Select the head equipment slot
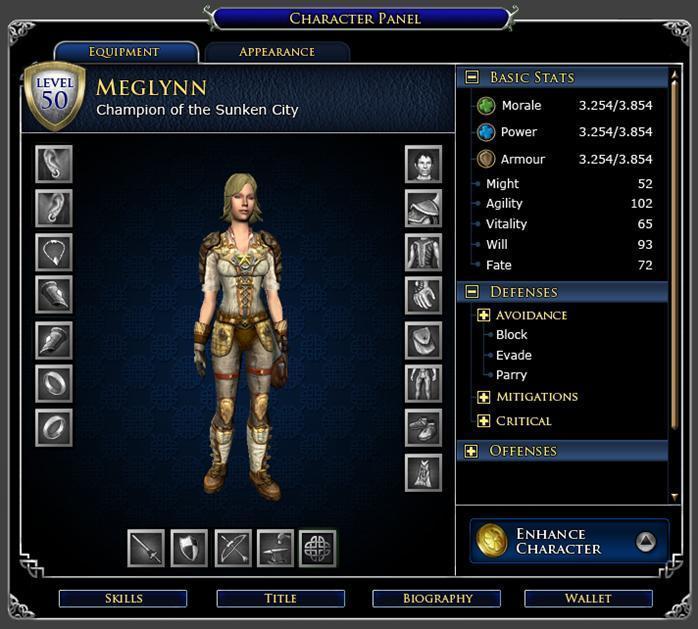The height and width of the screenshot is (629, 698). point(423,164)
